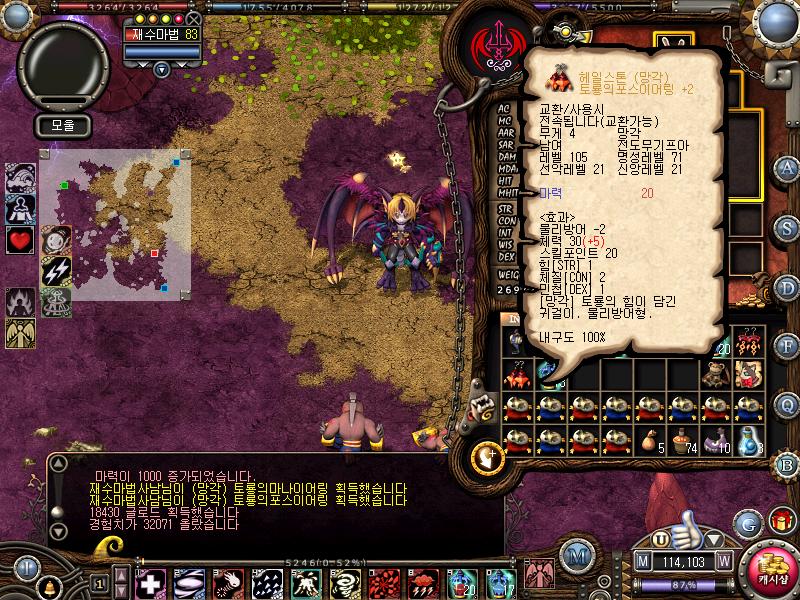
Task: Click the round F side button
Action: [787, 345]
